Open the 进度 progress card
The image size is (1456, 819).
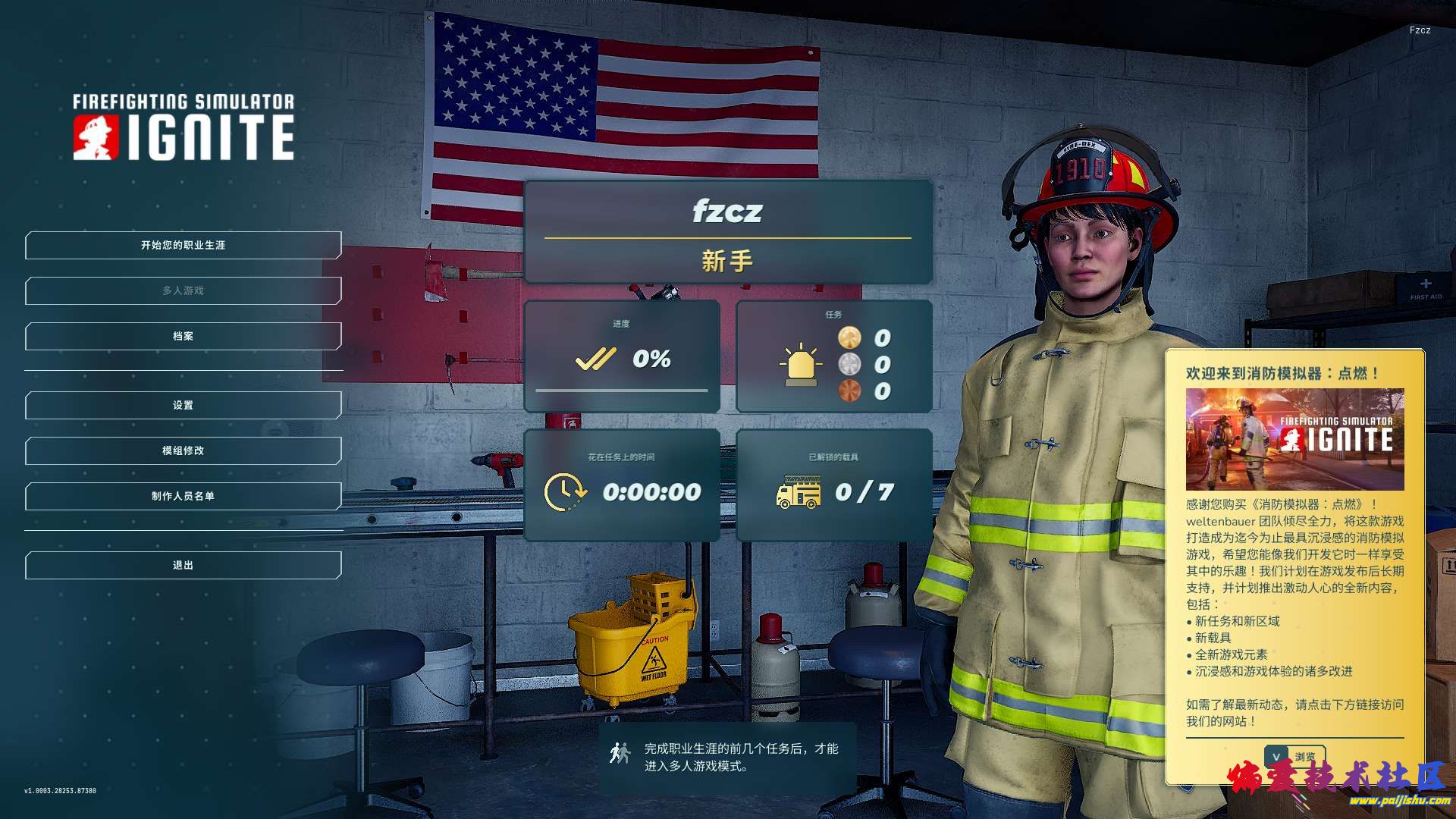[x=622, y=356]
